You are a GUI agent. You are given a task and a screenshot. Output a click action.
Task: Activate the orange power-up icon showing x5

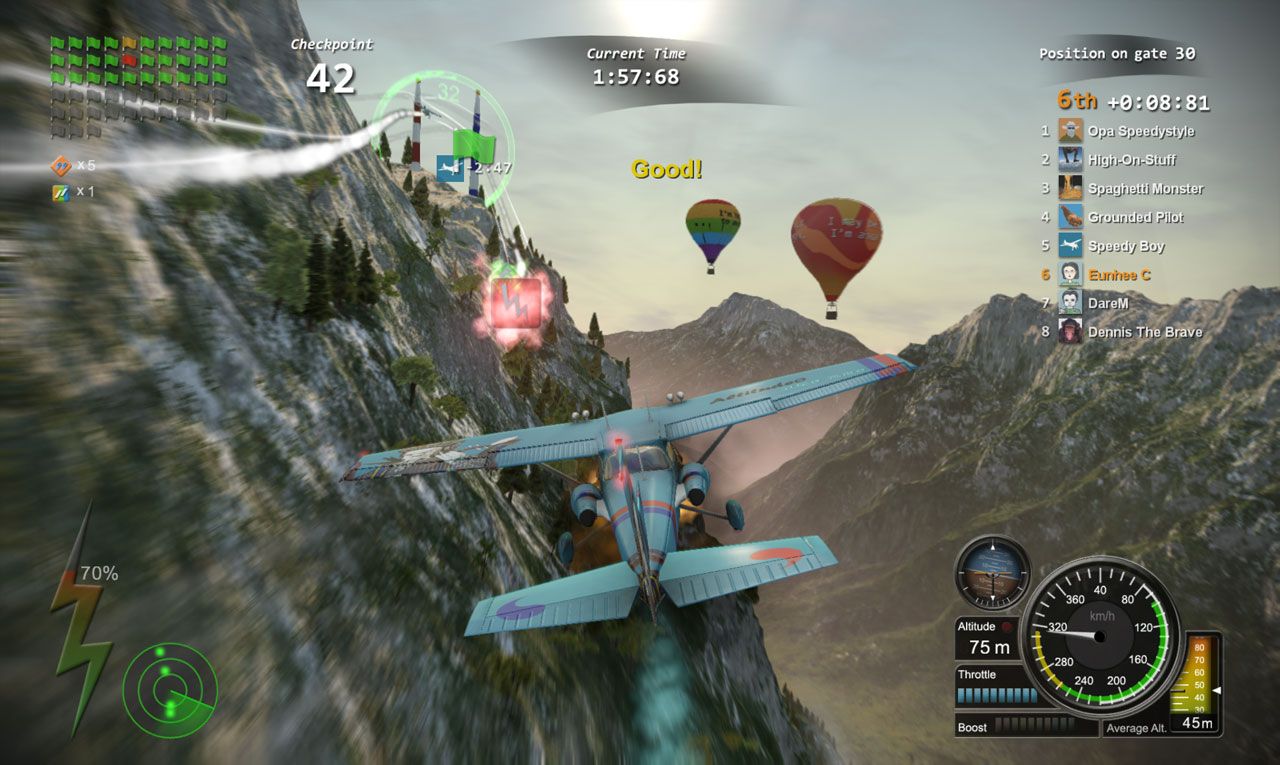[61, 166]
